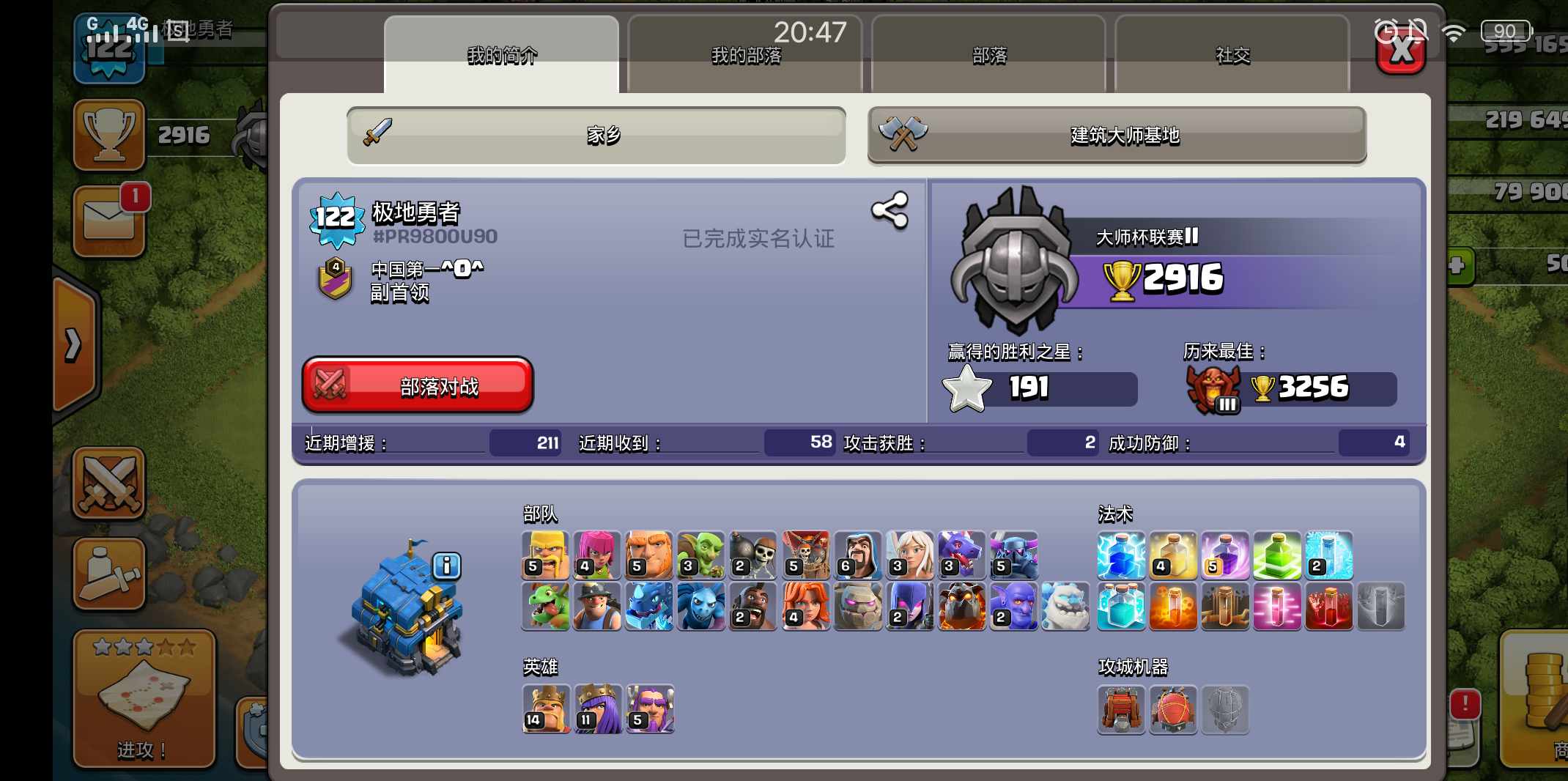This screenshot has height=781, width=1568.
Task: Open the mail inbox with notification badge
Action: click(x=109, y=221)
